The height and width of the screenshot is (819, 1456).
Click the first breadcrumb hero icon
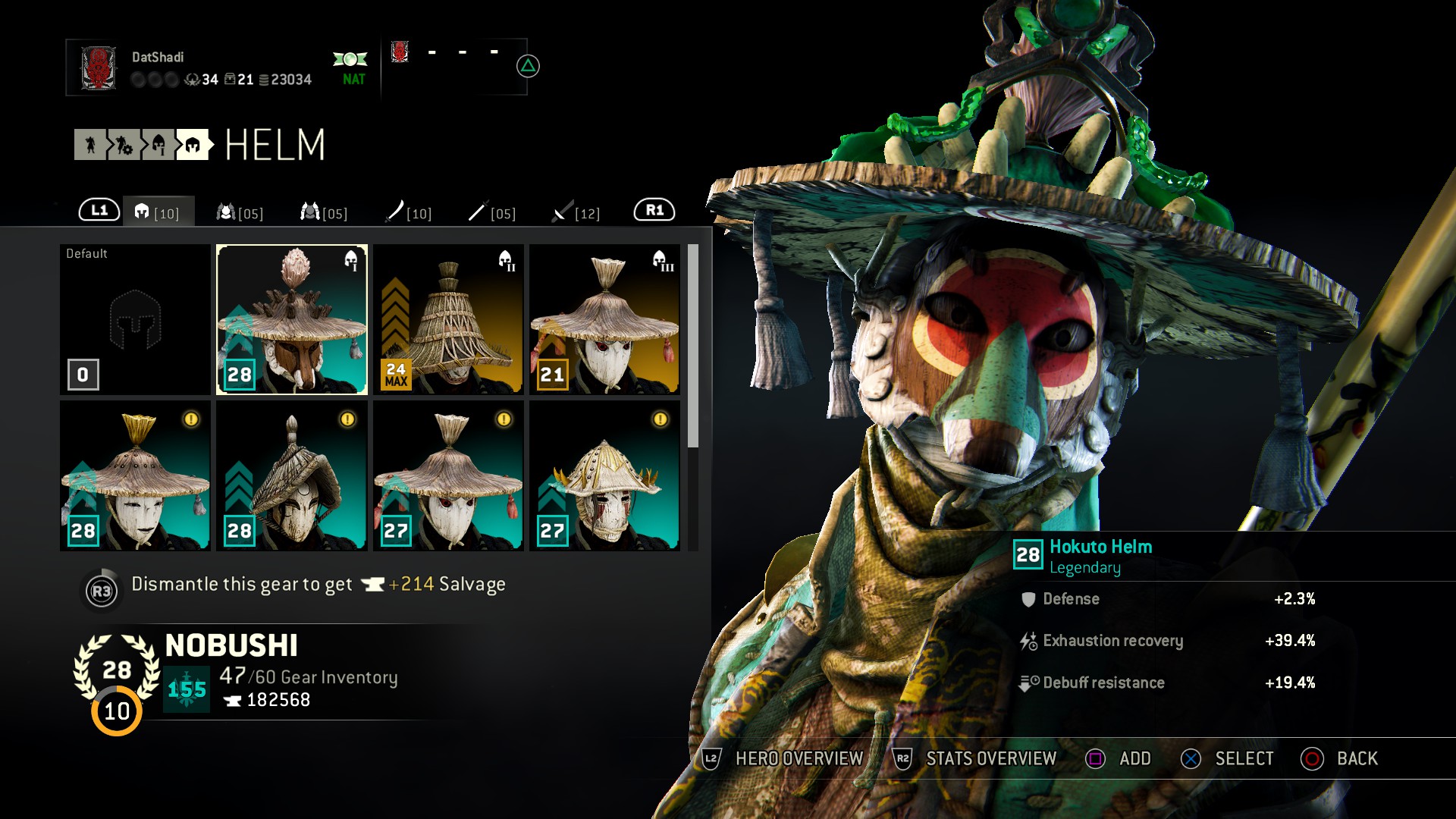[90, 145]
